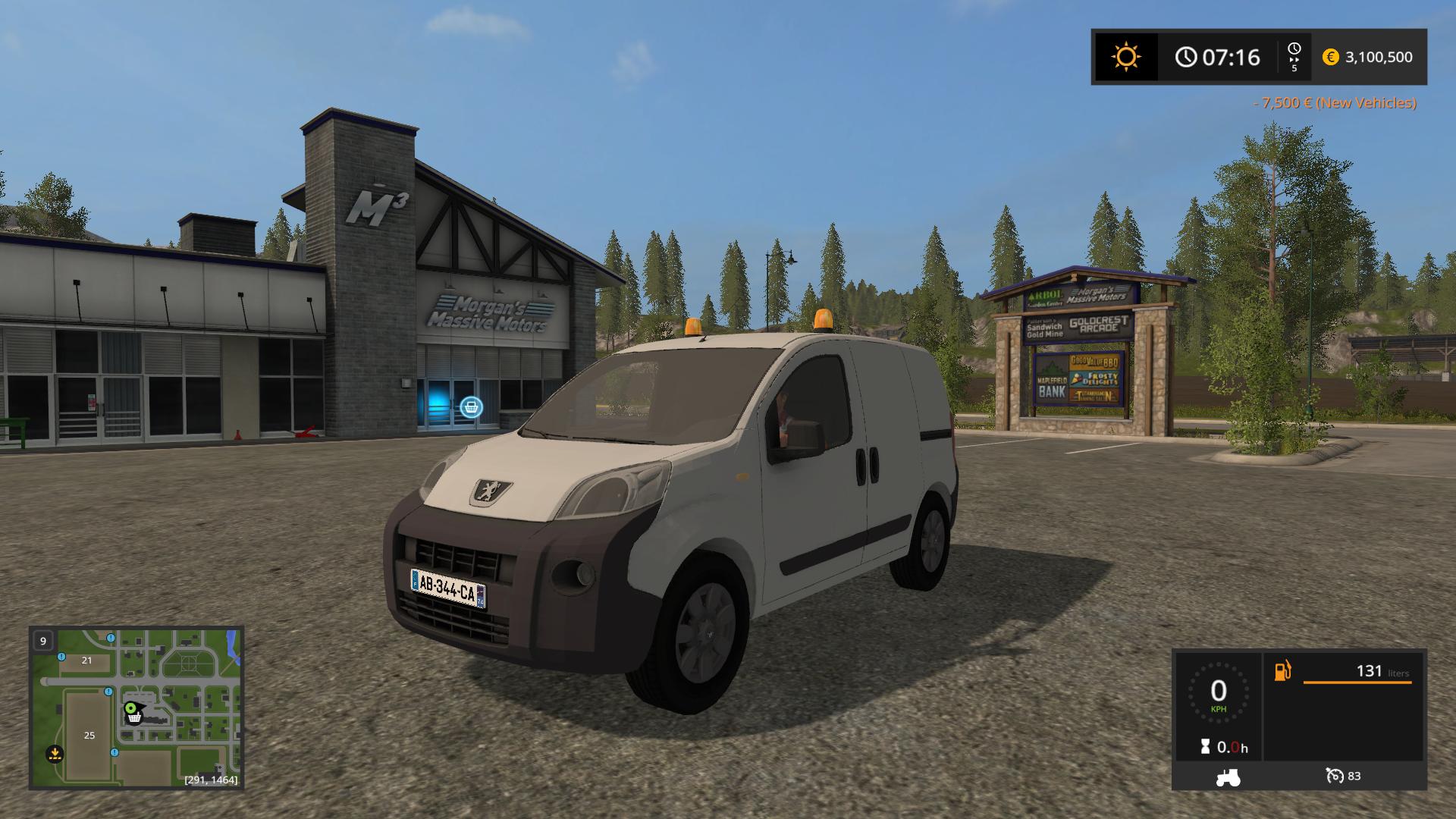
Task: Select field 25 on the minimap
Action: point(89,735)
